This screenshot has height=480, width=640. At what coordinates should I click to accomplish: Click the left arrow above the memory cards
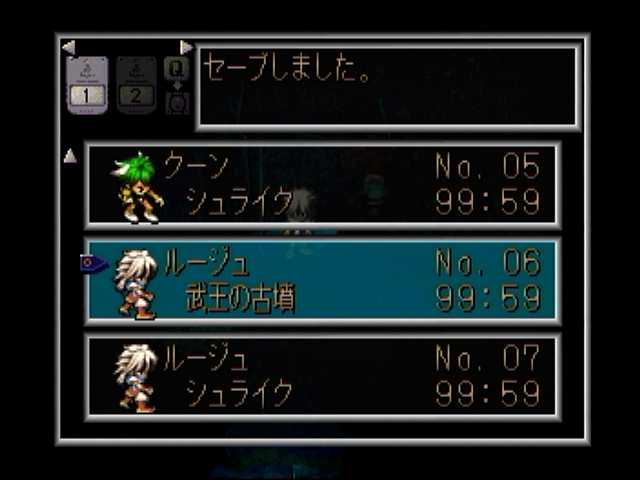68,47
